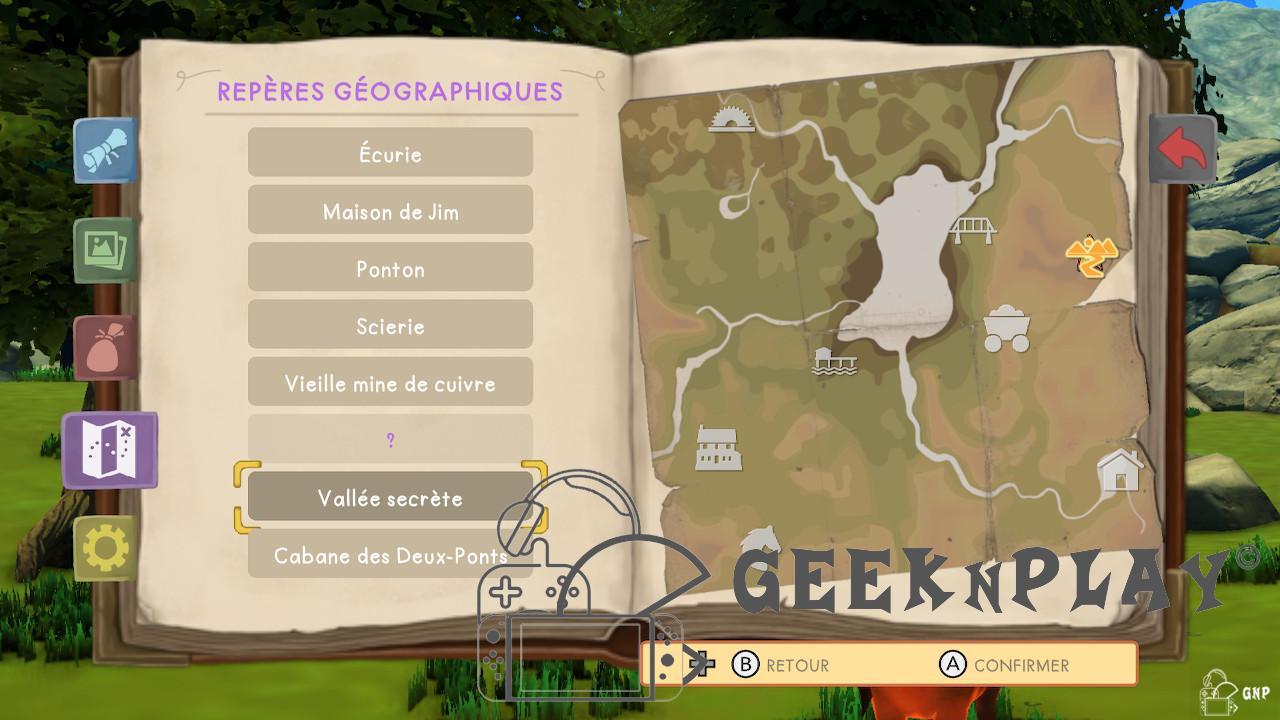Click the red back arrow button

1182,150
